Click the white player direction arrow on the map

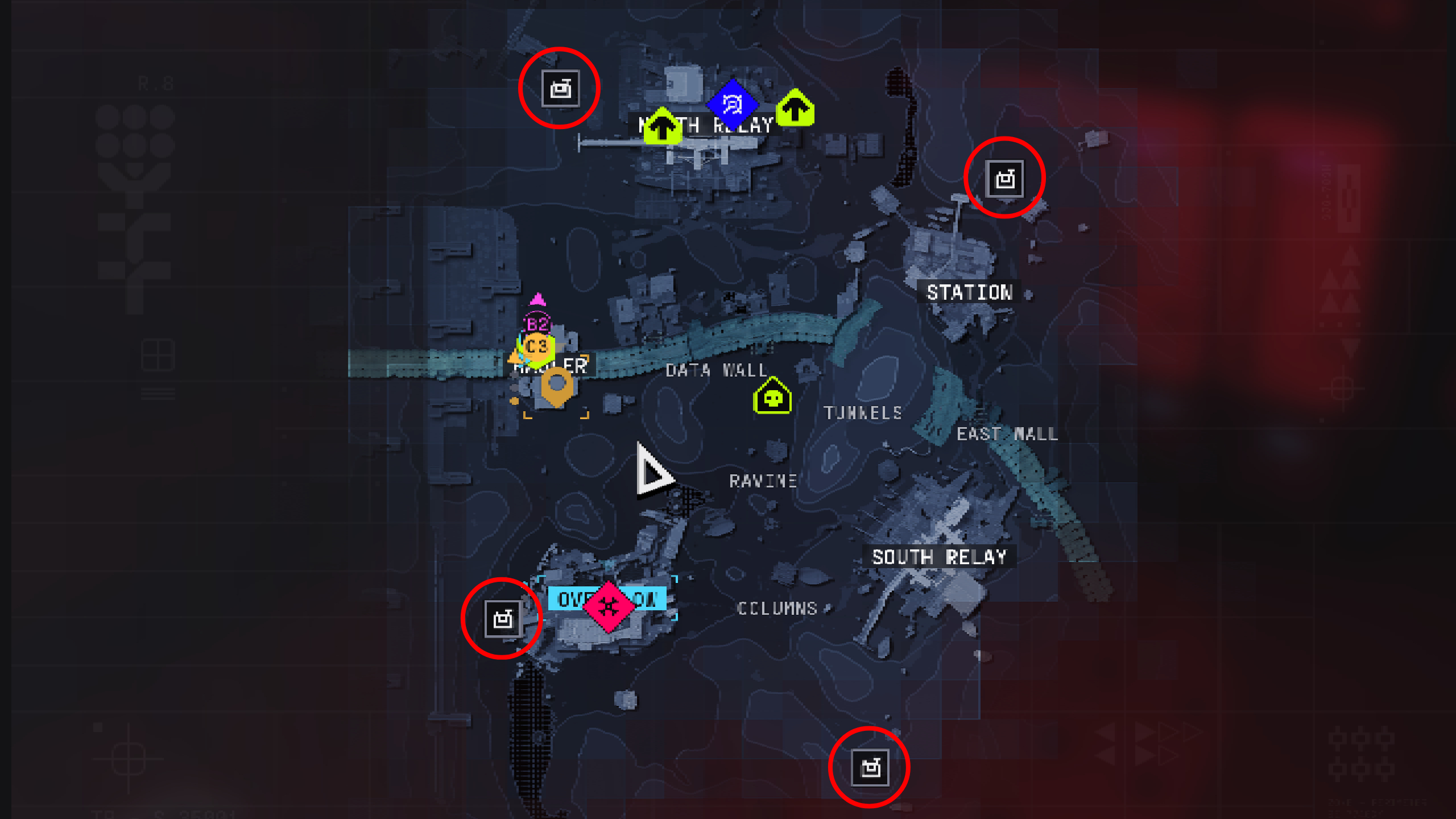click(653, 471)
